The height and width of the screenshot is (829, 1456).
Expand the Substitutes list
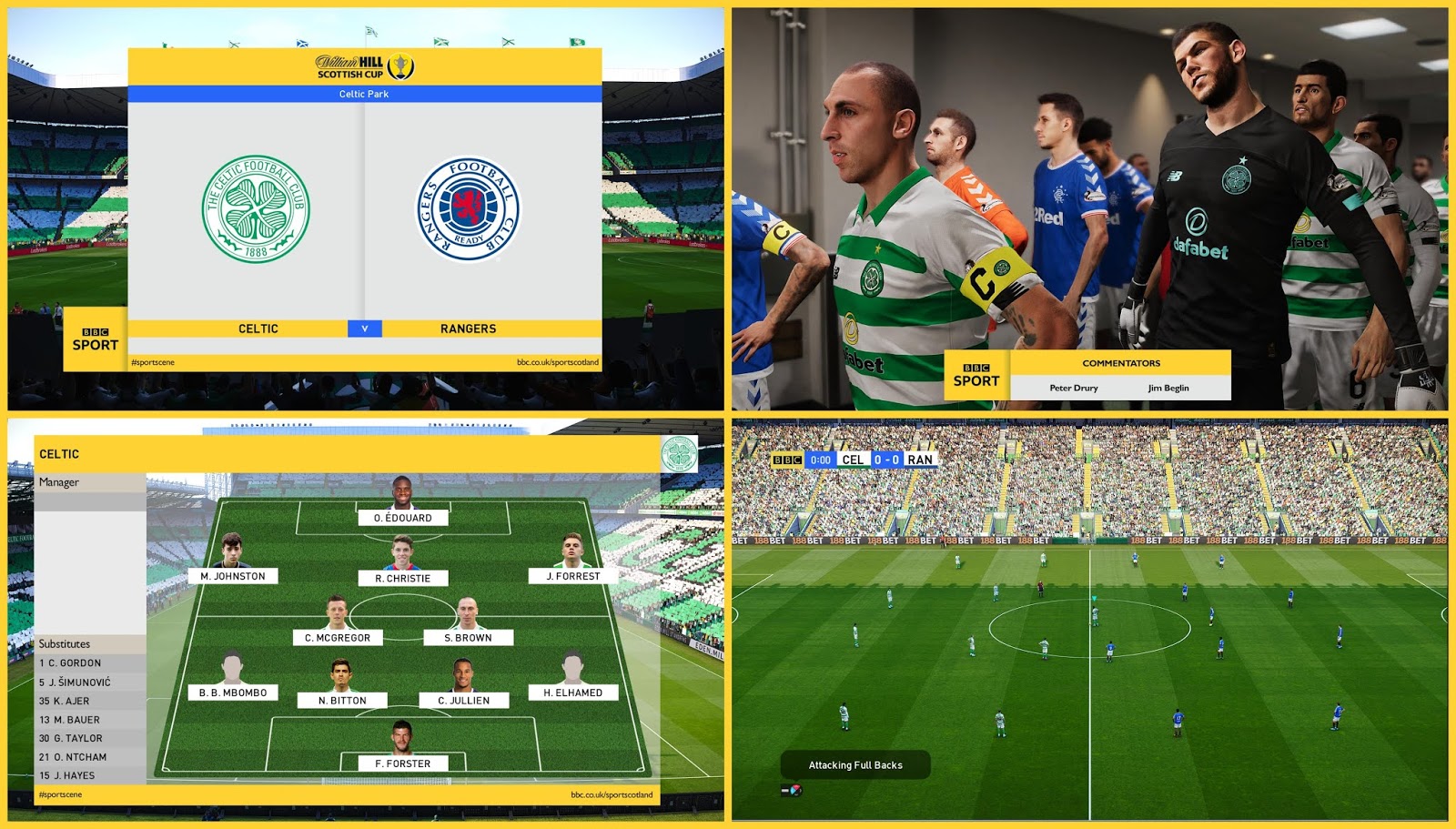(66, 643)
